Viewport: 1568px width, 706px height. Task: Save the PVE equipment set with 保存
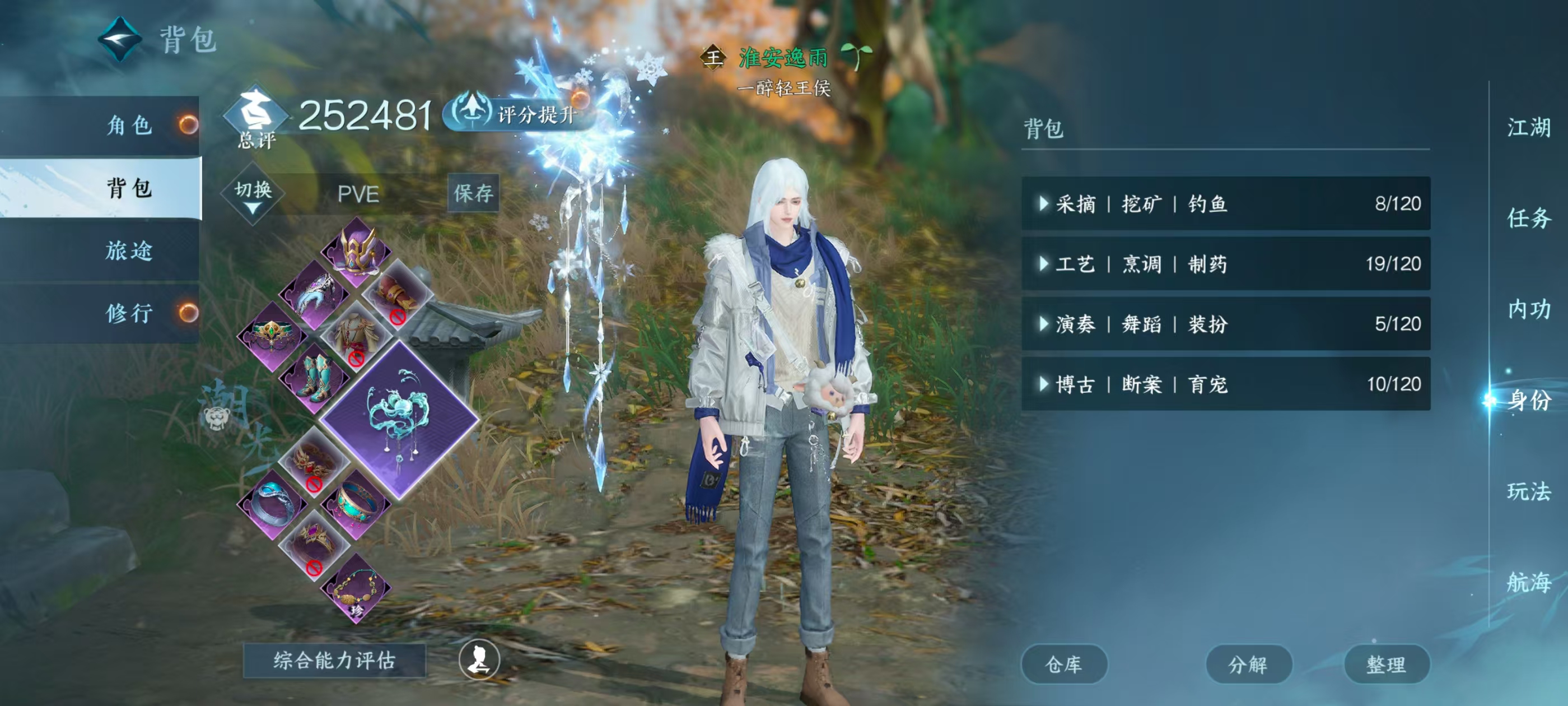473,193
